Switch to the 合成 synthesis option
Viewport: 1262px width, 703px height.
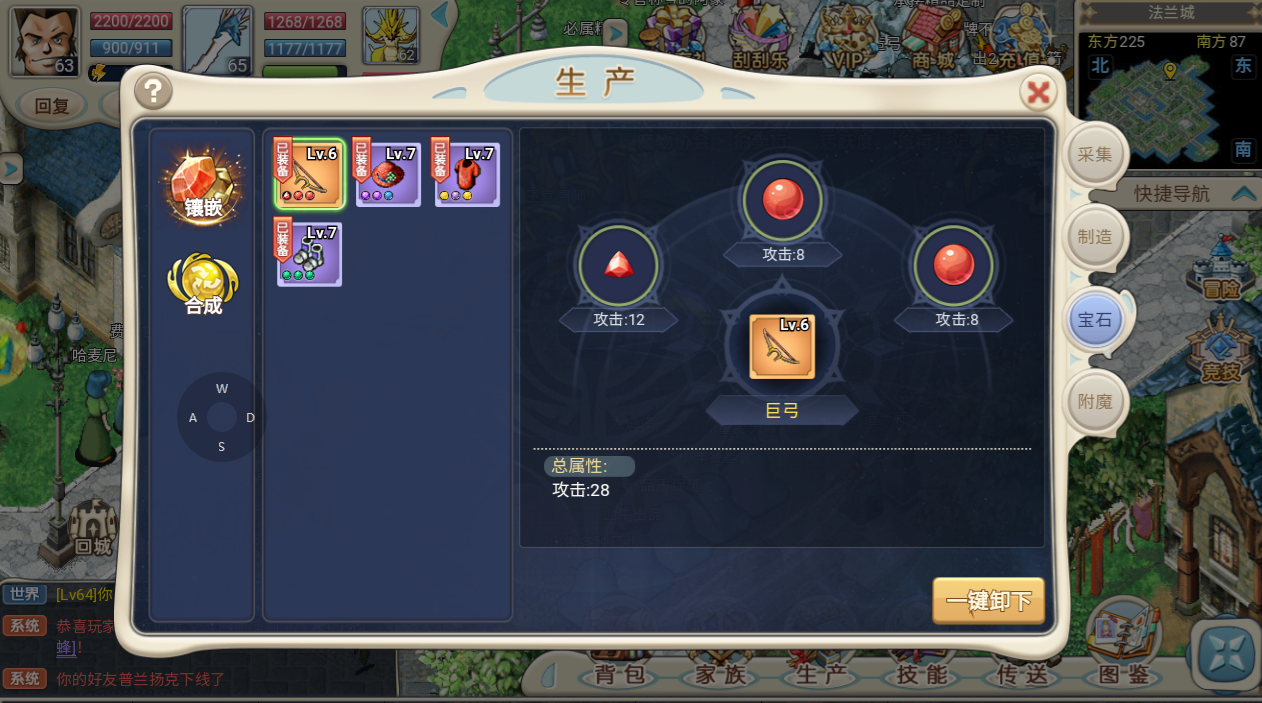click(203, 282)
